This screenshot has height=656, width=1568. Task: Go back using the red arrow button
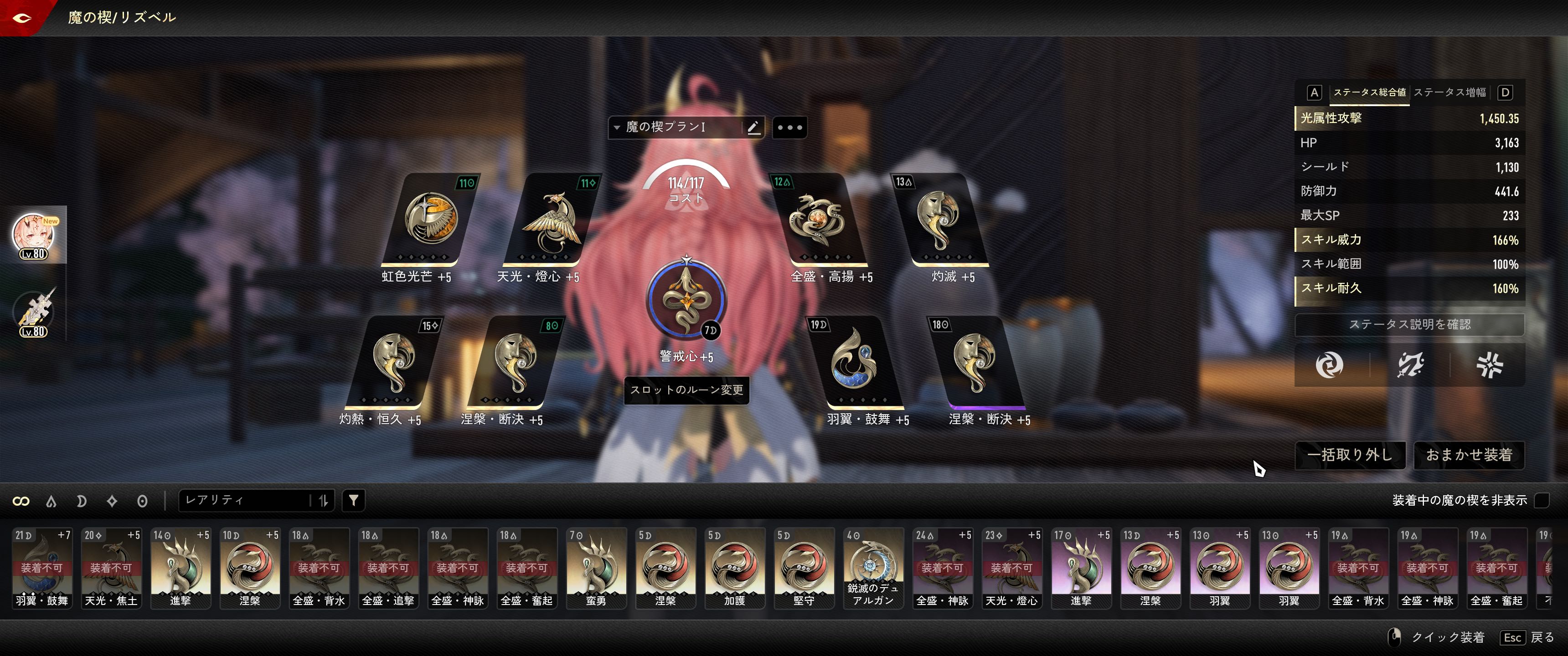[x=22, y=18]
